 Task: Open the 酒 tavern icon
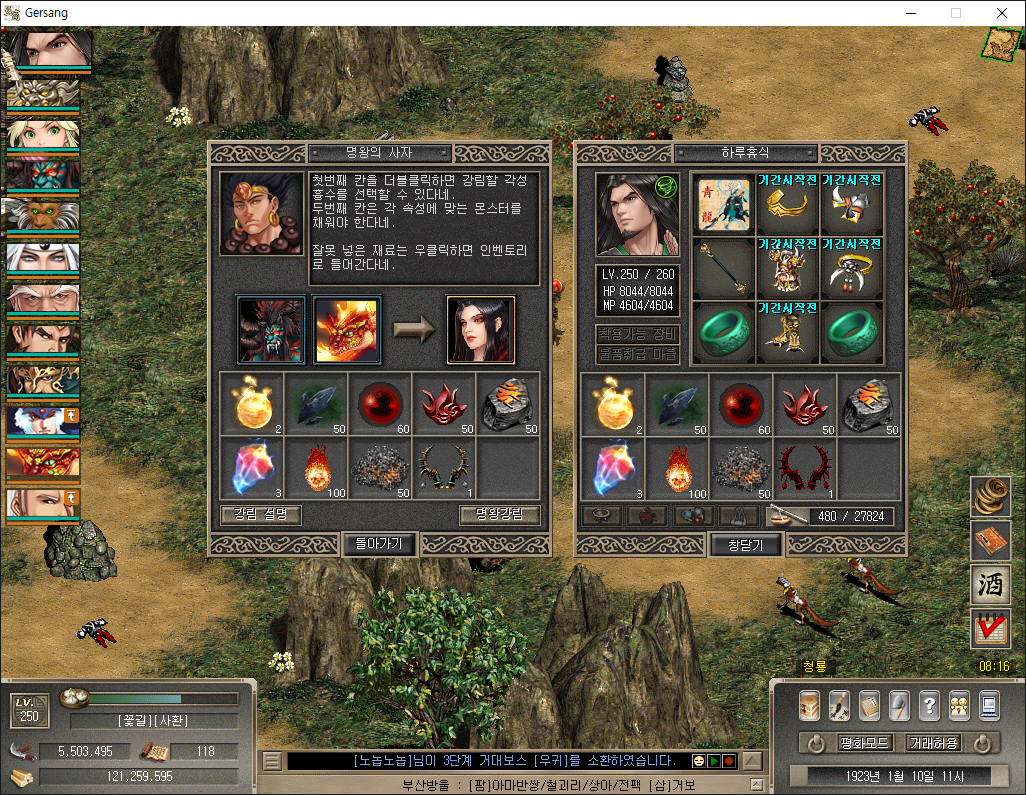[x=990, y=585]
